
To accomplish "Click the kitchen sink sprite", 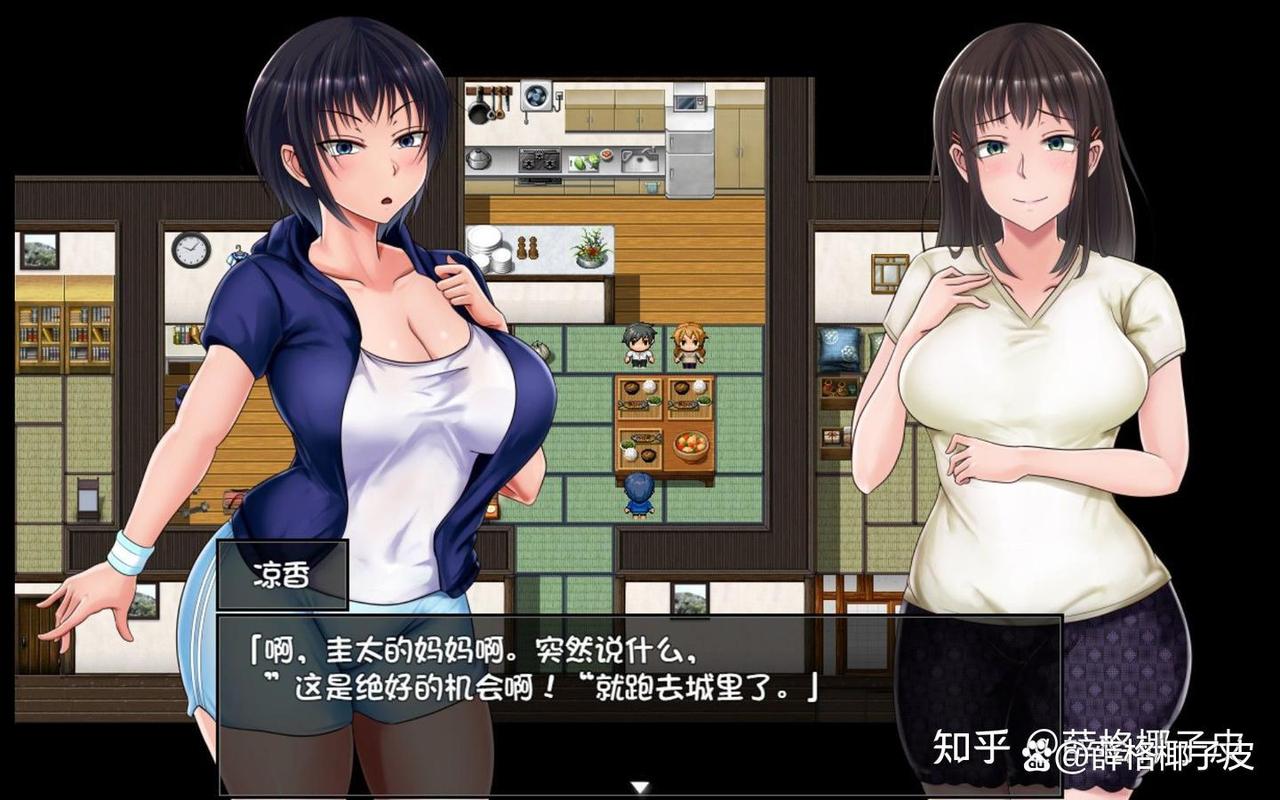I will 640,160.
